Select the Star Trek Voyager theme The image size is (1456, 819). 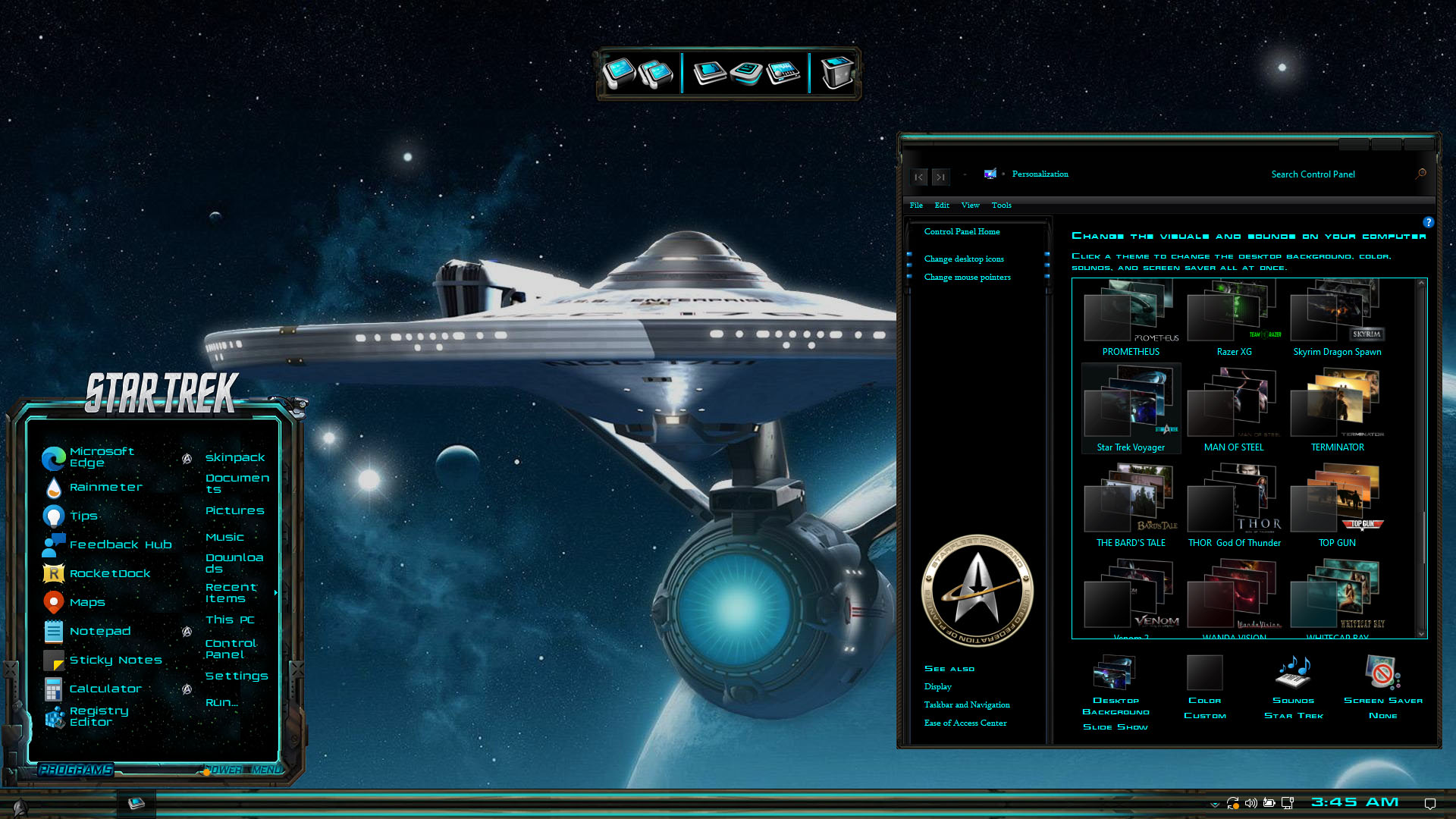pos(1131,409)
